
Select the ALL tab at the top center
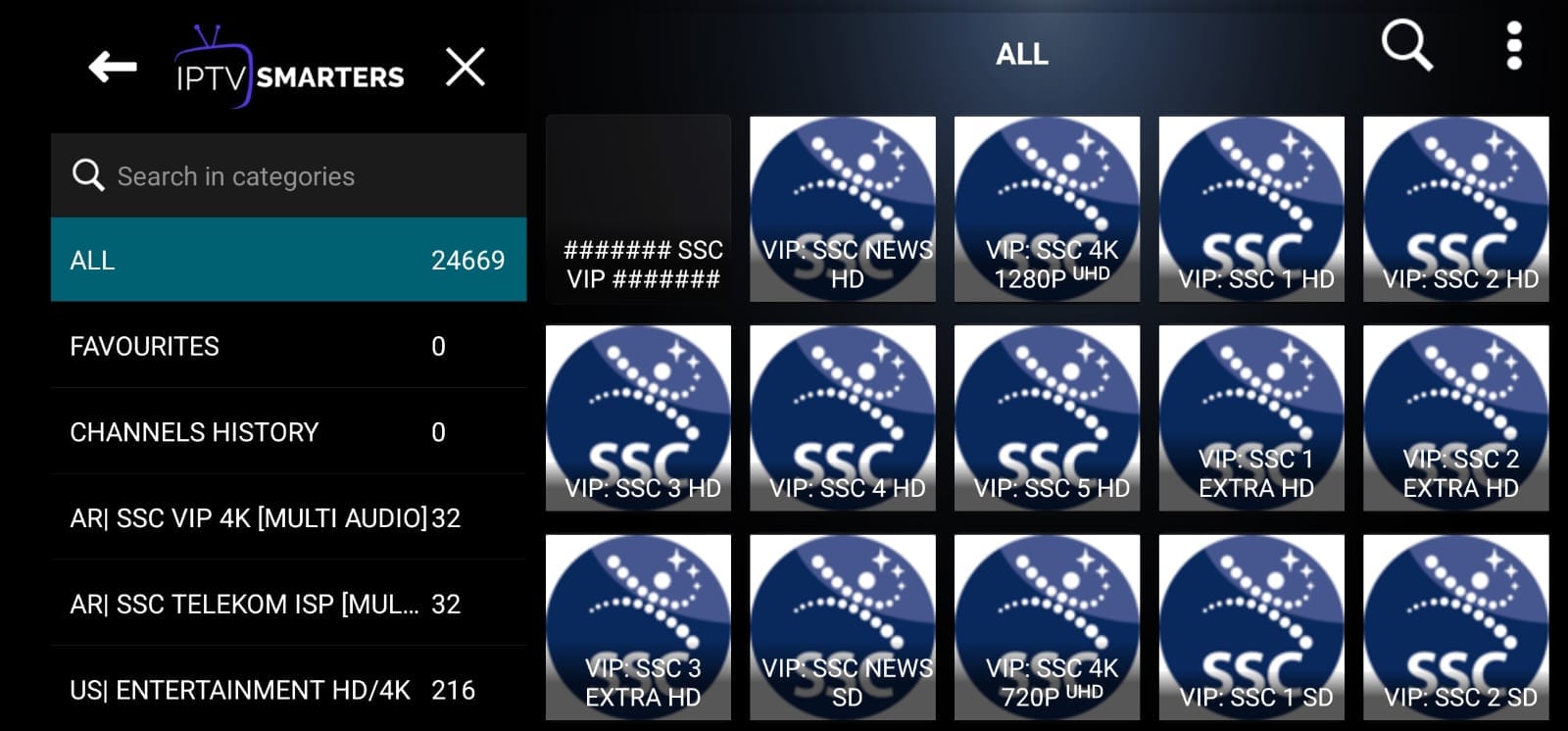pos(1022,54)
